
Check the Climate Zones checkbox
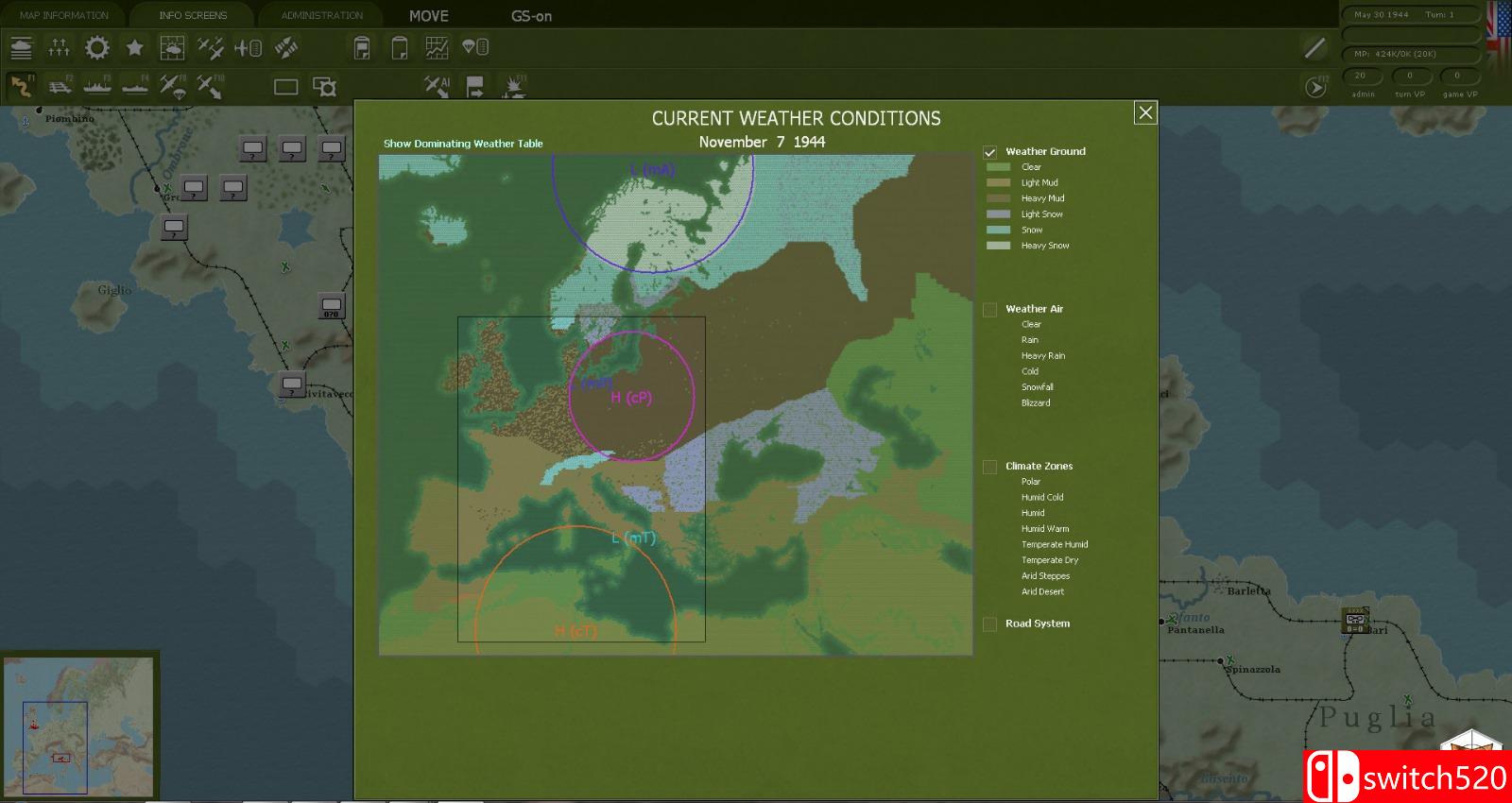[x=989, y=466]
